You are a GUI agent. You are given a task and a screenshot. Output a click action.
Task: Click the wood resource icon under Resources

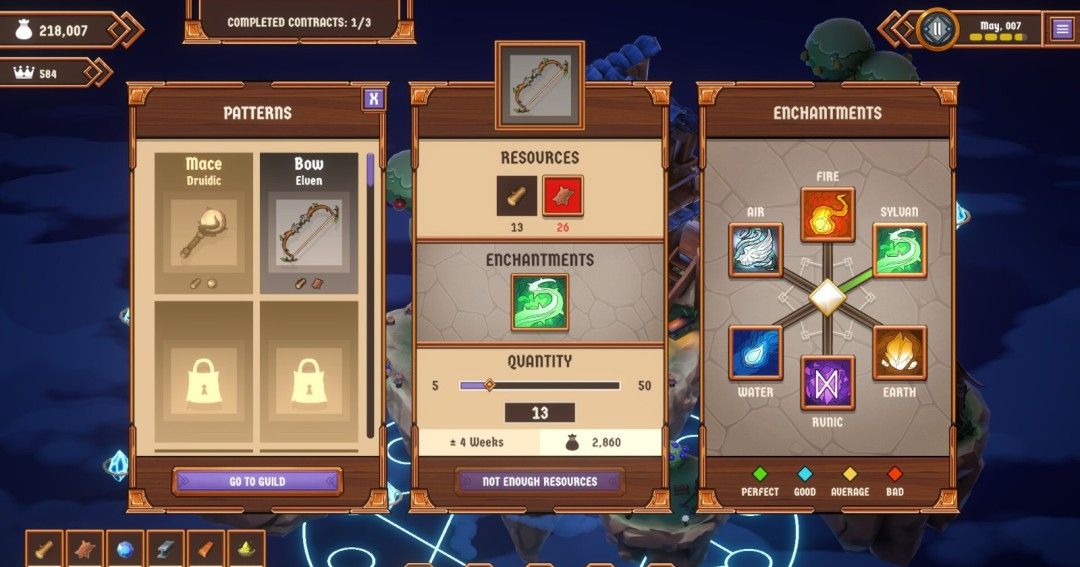click(517, 196)
